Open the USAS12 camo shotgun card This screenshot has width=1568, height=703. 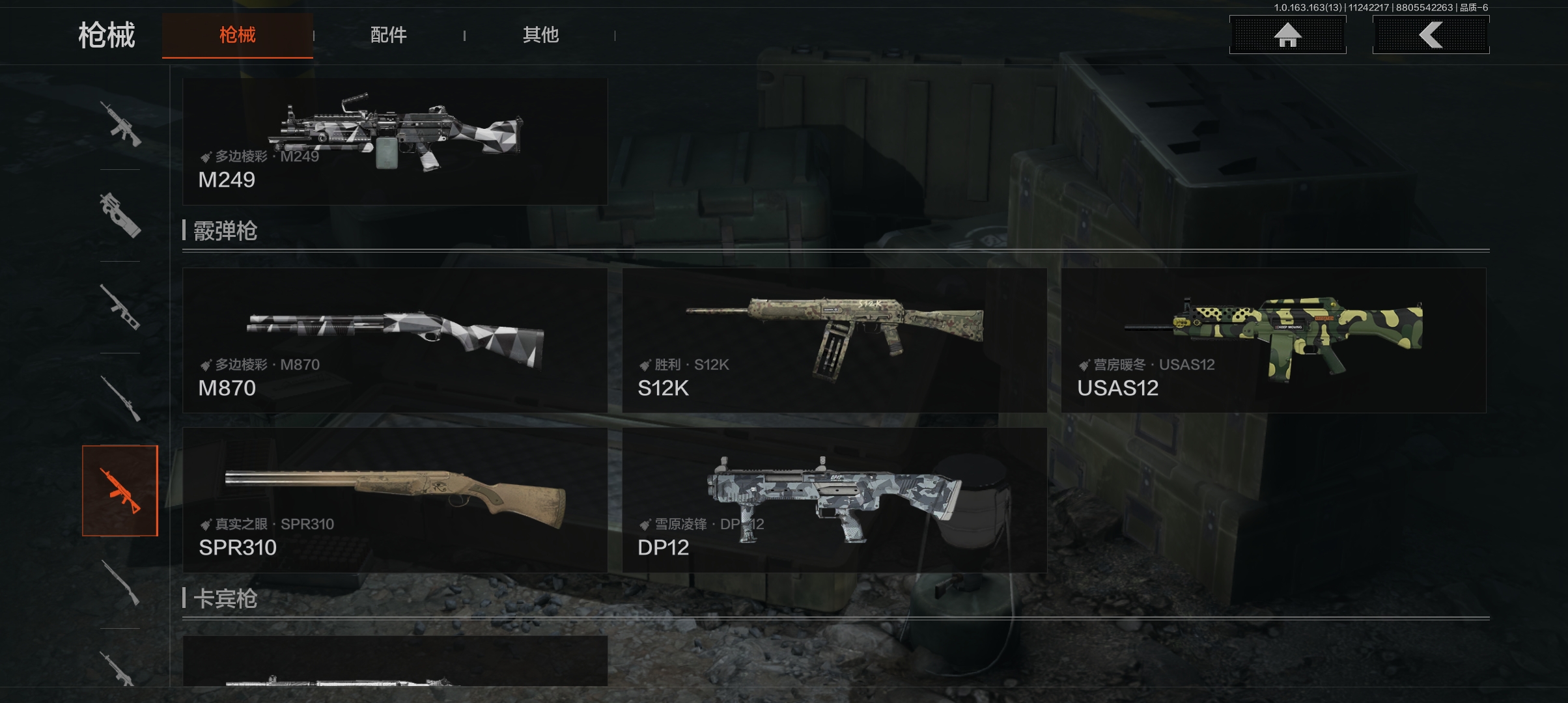[1273, 340]
